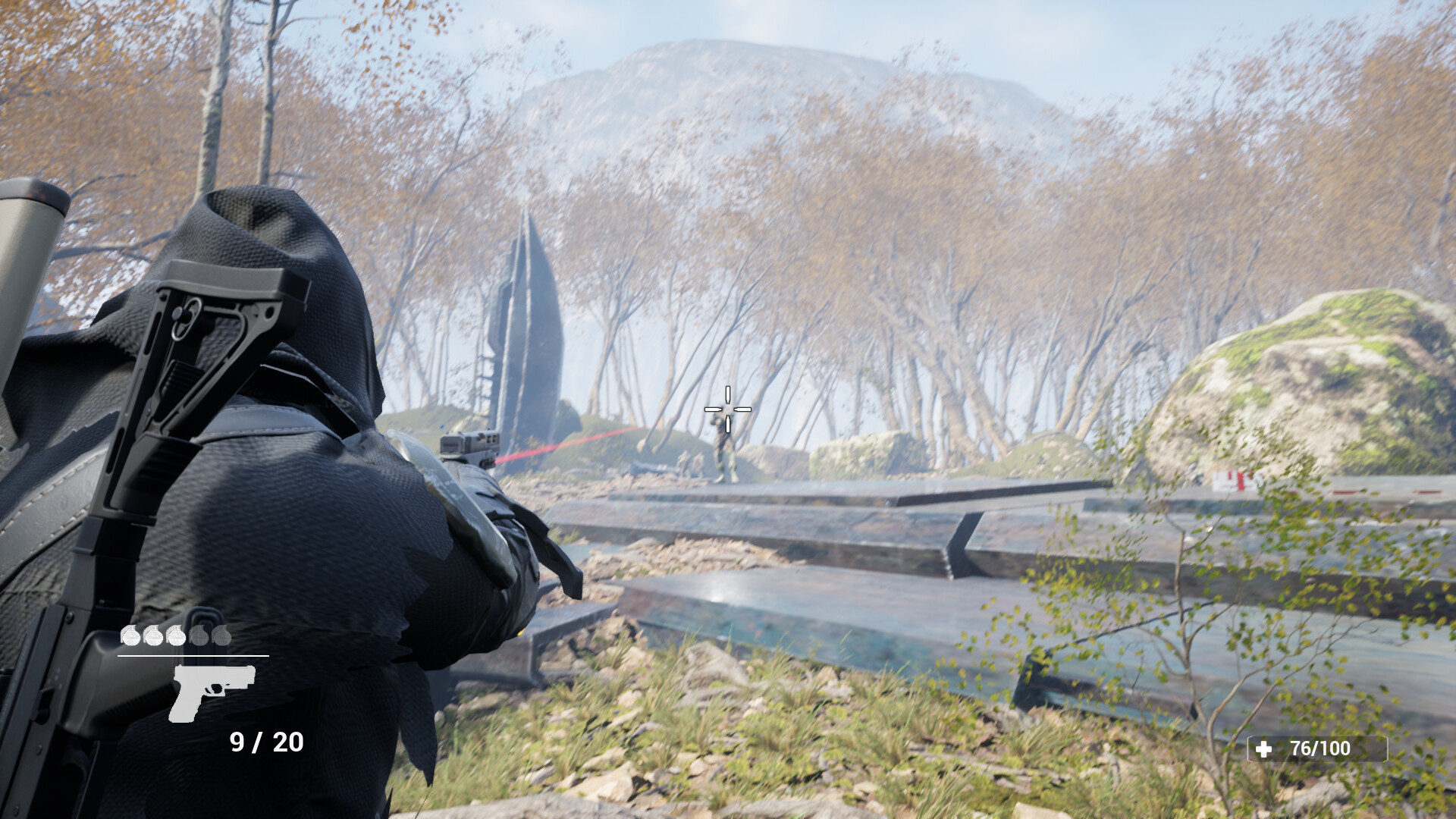Click the first filled grenade icon
The height and width of the screenshot is (819, 1456).
(130, 635)
